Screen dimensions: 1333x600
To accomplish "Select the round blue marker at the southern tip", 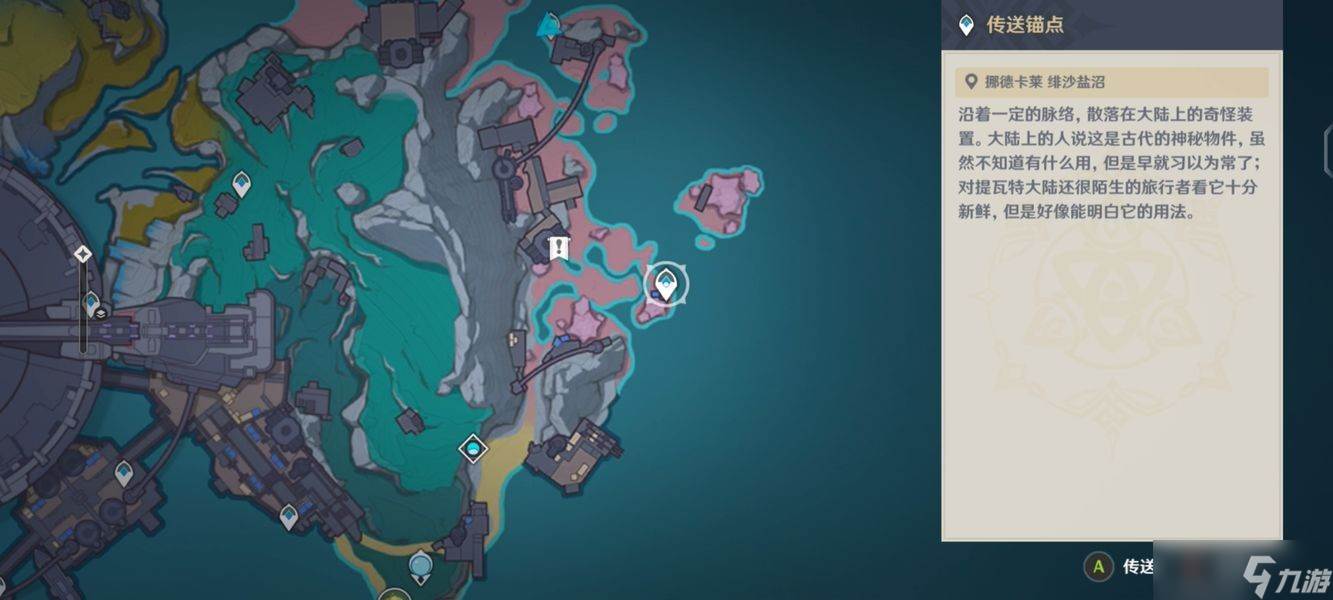I will pos(421,567).
